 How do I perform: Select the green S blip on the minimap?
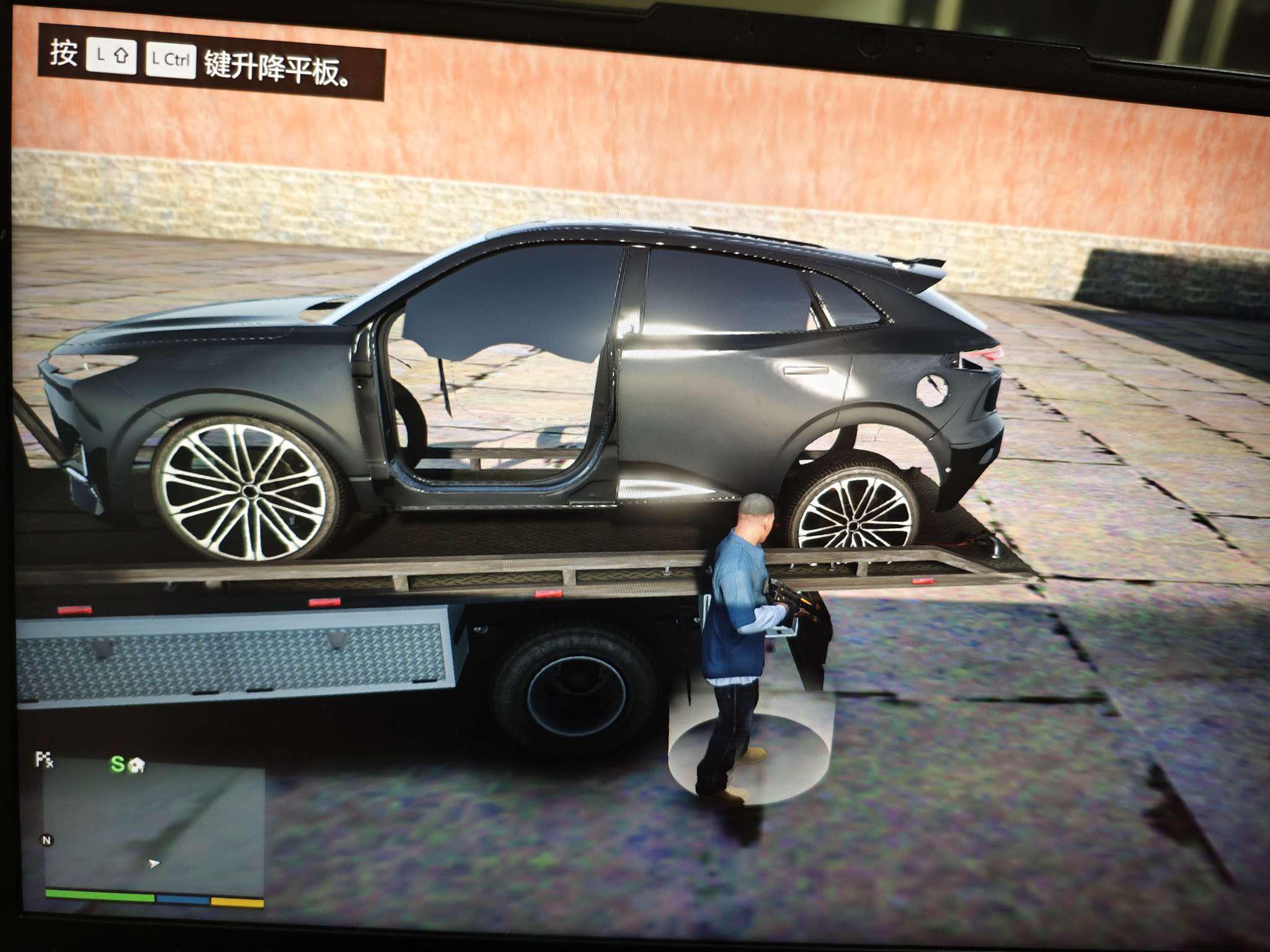pyautogui.click(x=117, y=764)
